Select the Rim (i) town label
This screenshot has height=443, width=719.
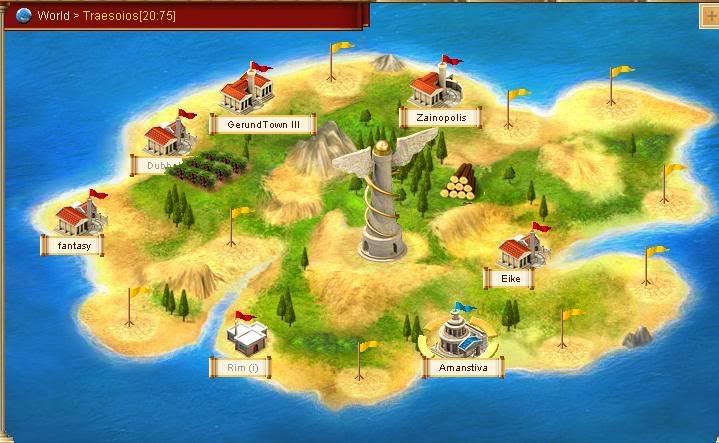click(x=240, y=367)
